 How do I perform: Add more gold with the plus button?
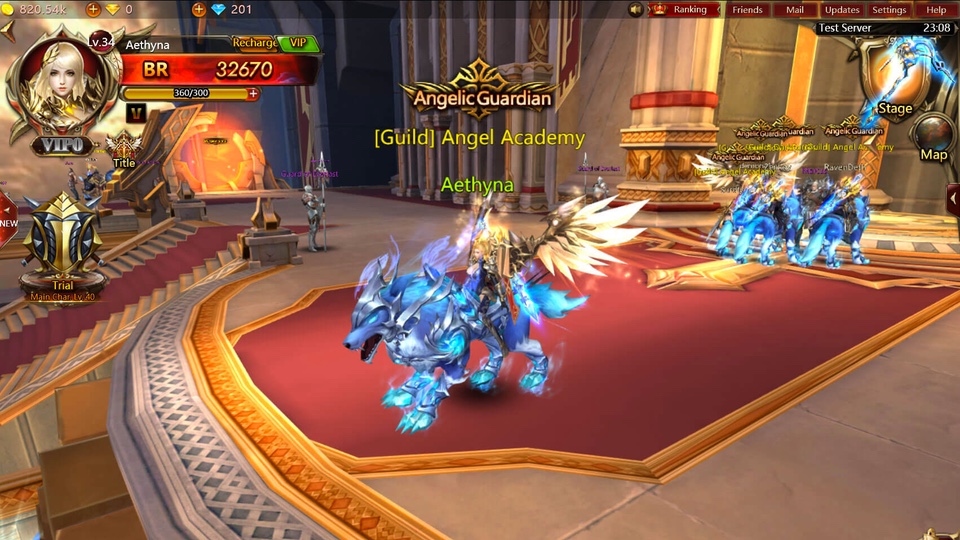(x=93, y=10)
